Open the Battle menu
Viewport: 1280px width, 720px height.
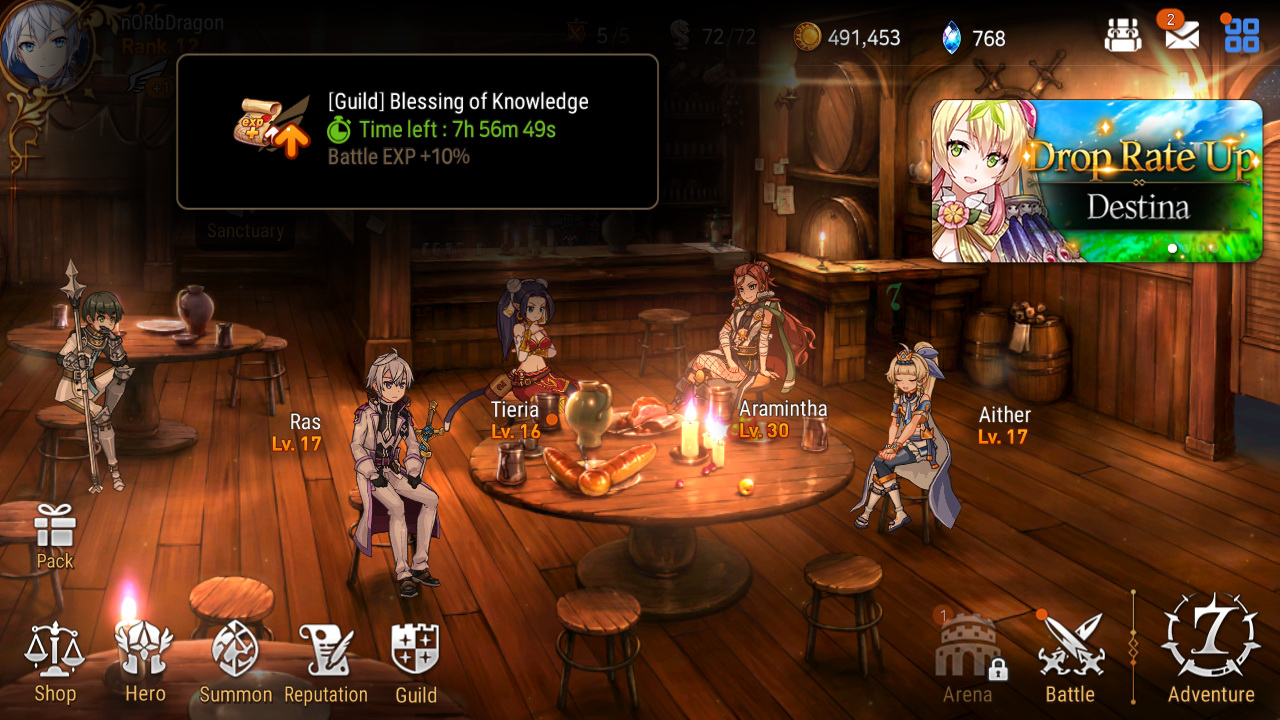pos(1069,660)
